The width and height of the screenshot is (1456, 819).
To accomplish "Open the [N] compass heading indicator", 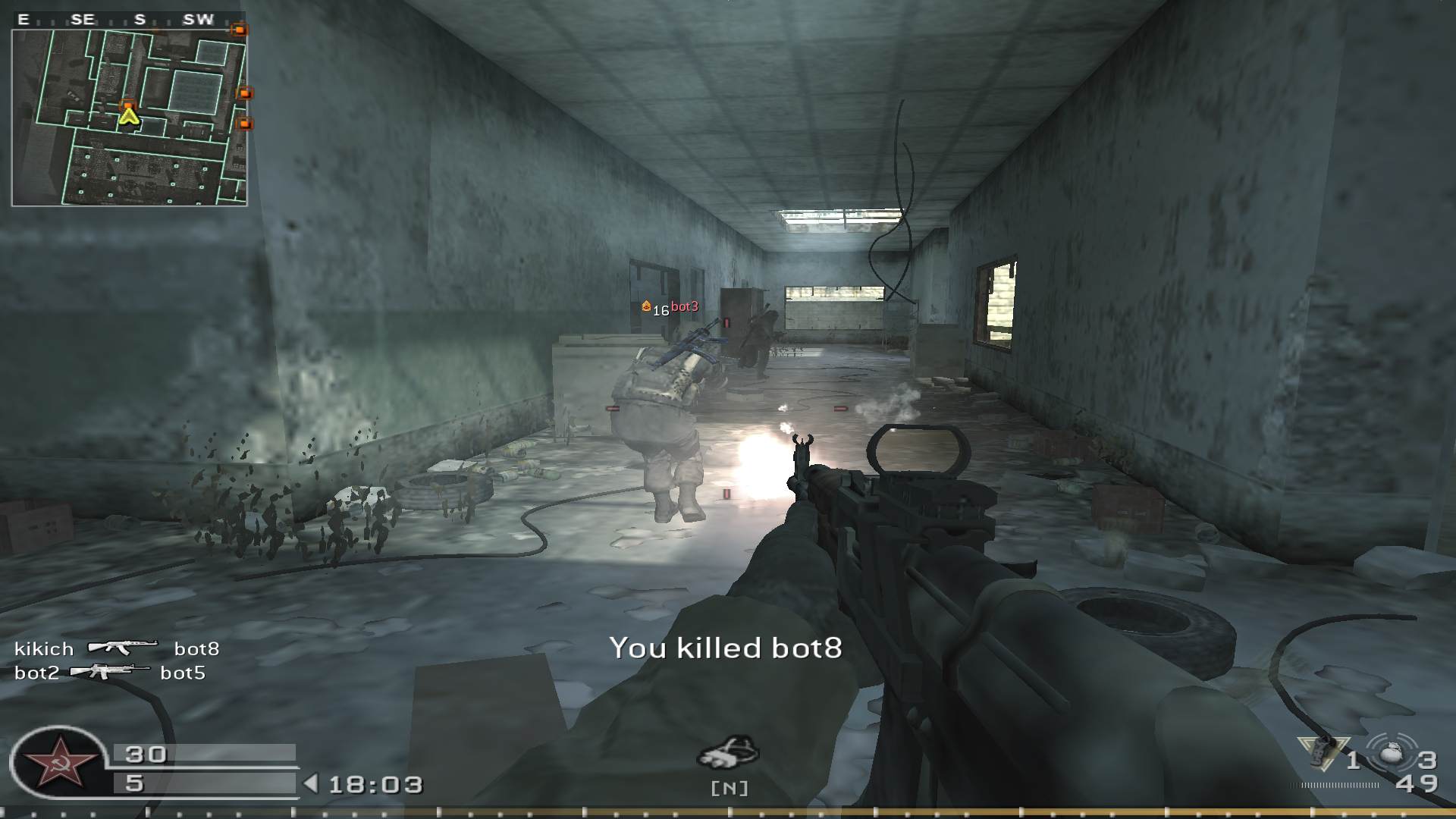I will (x=728, y=789).
